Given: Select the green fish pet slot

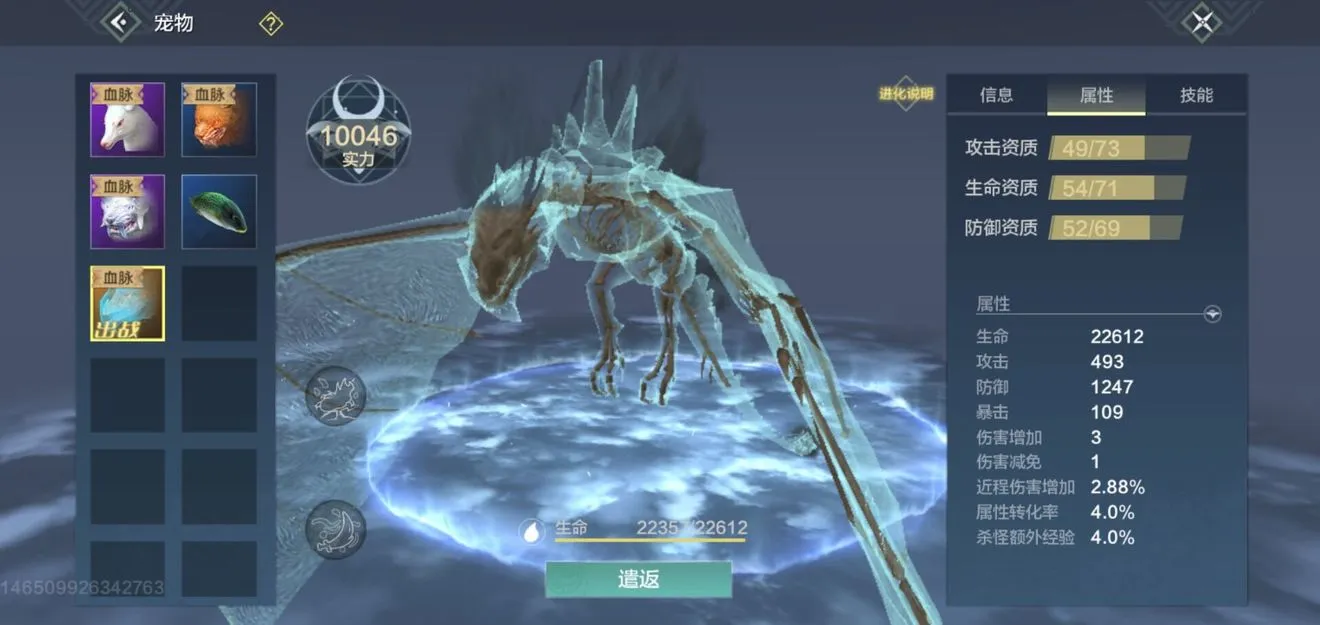Looking at the screenshot, I should 219,212.
